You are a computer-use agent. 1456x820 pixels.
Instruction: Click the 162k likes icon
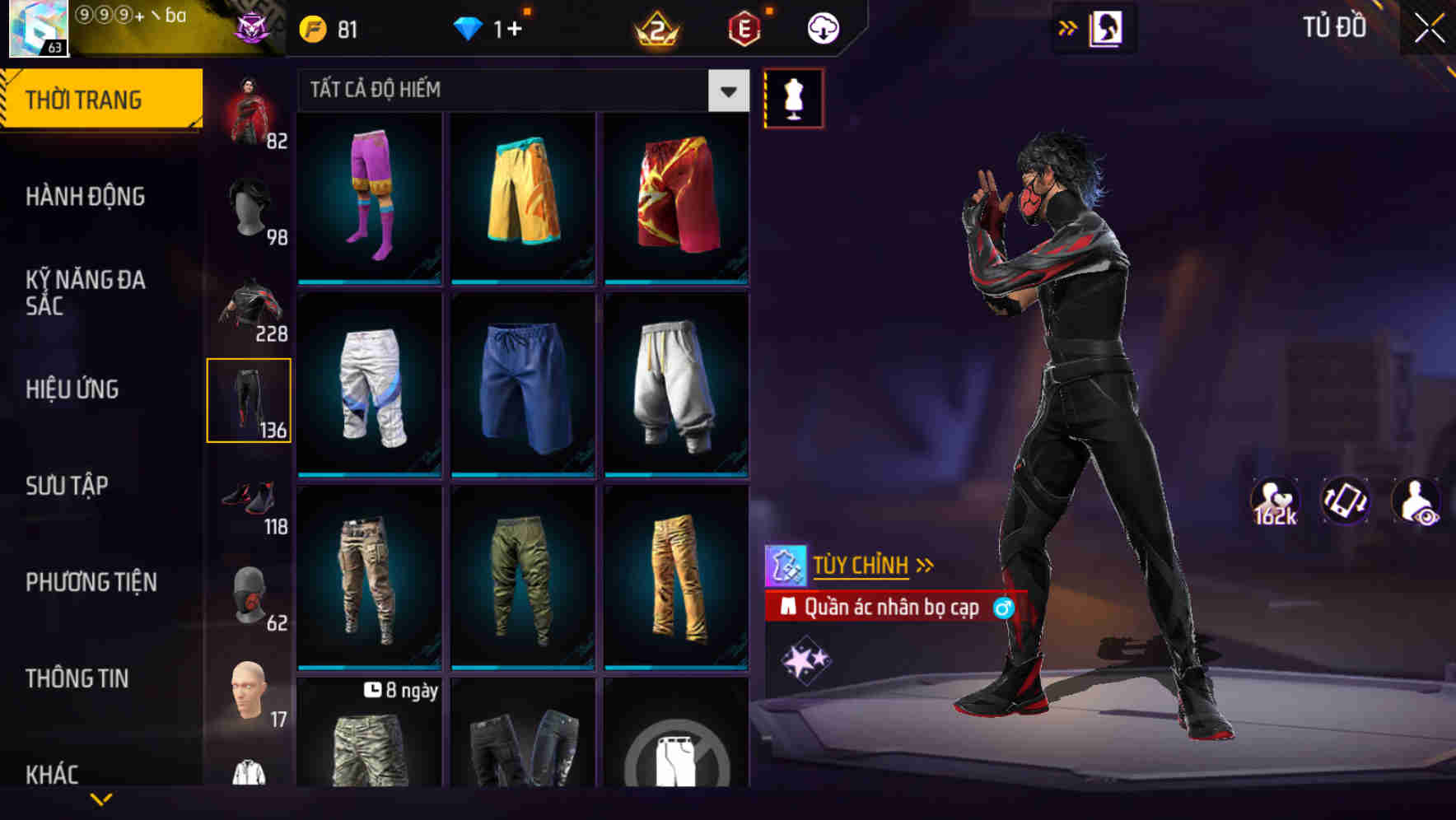point(1275,501)
